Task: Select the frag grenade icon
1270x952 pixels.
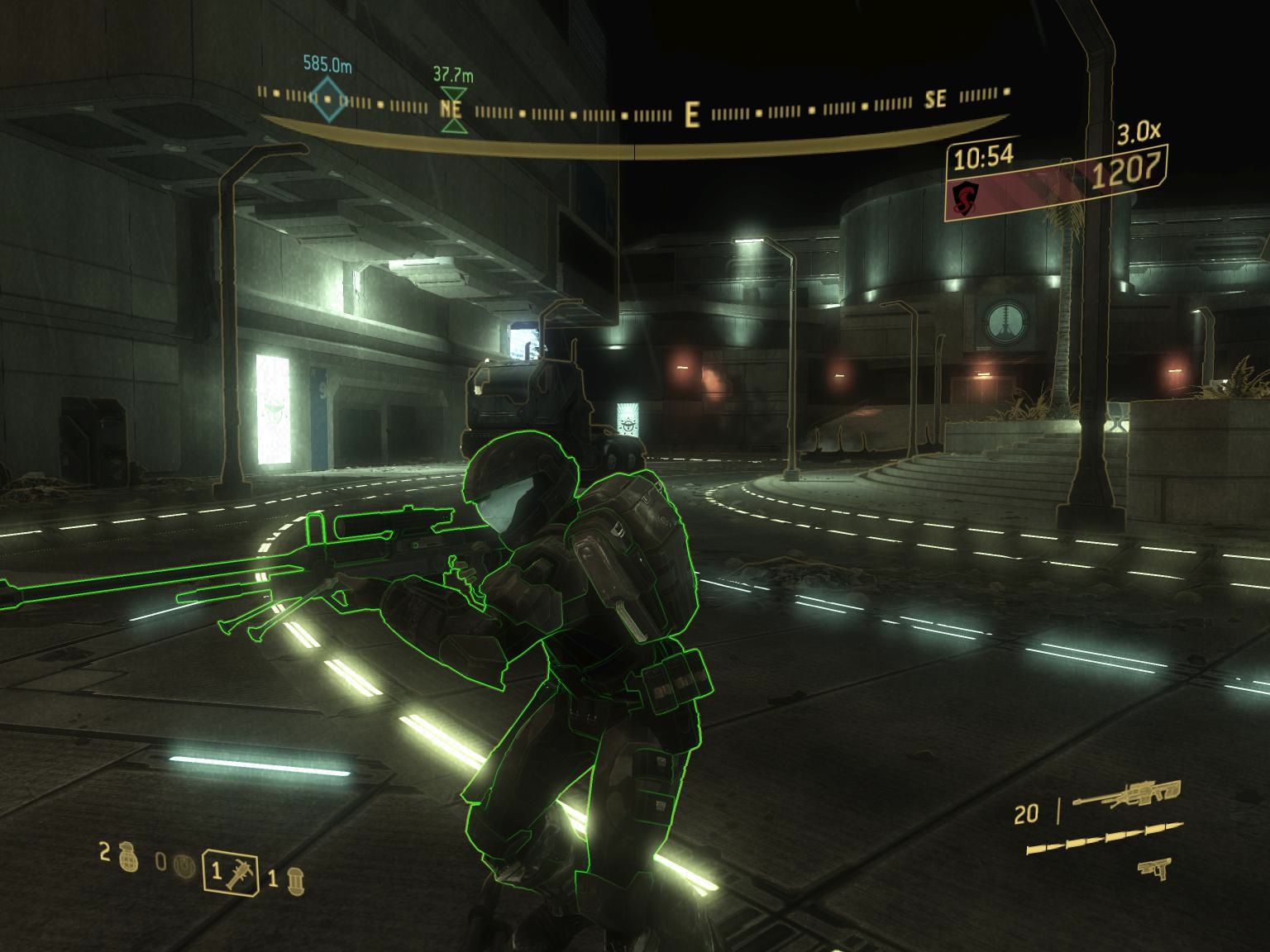Action: [x=127, y=856]
